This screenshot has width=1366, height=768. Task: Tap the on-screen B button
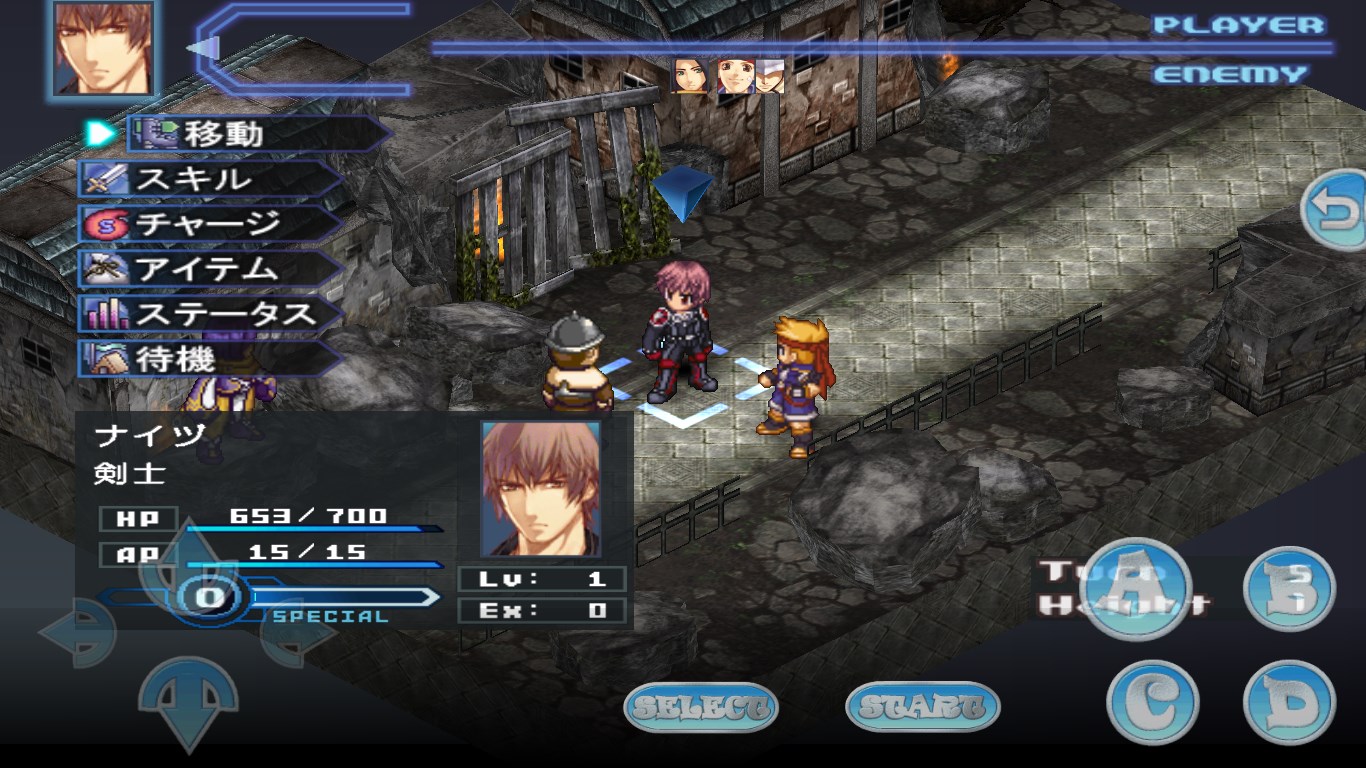coord(1289,588)
